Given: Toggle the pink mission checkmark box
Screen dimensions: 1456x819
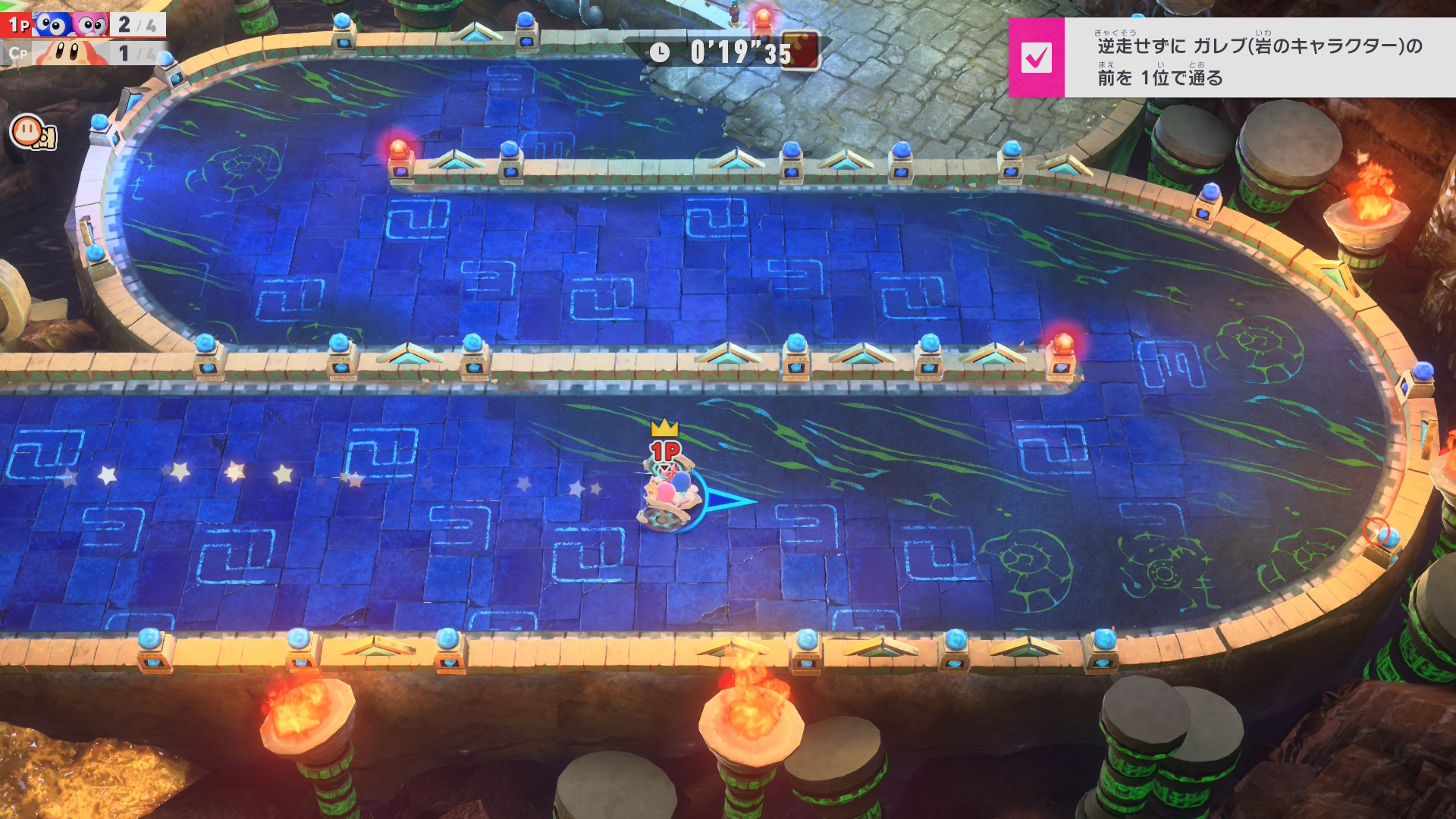Looking at the screenshot, I should tap(1036, 58).
